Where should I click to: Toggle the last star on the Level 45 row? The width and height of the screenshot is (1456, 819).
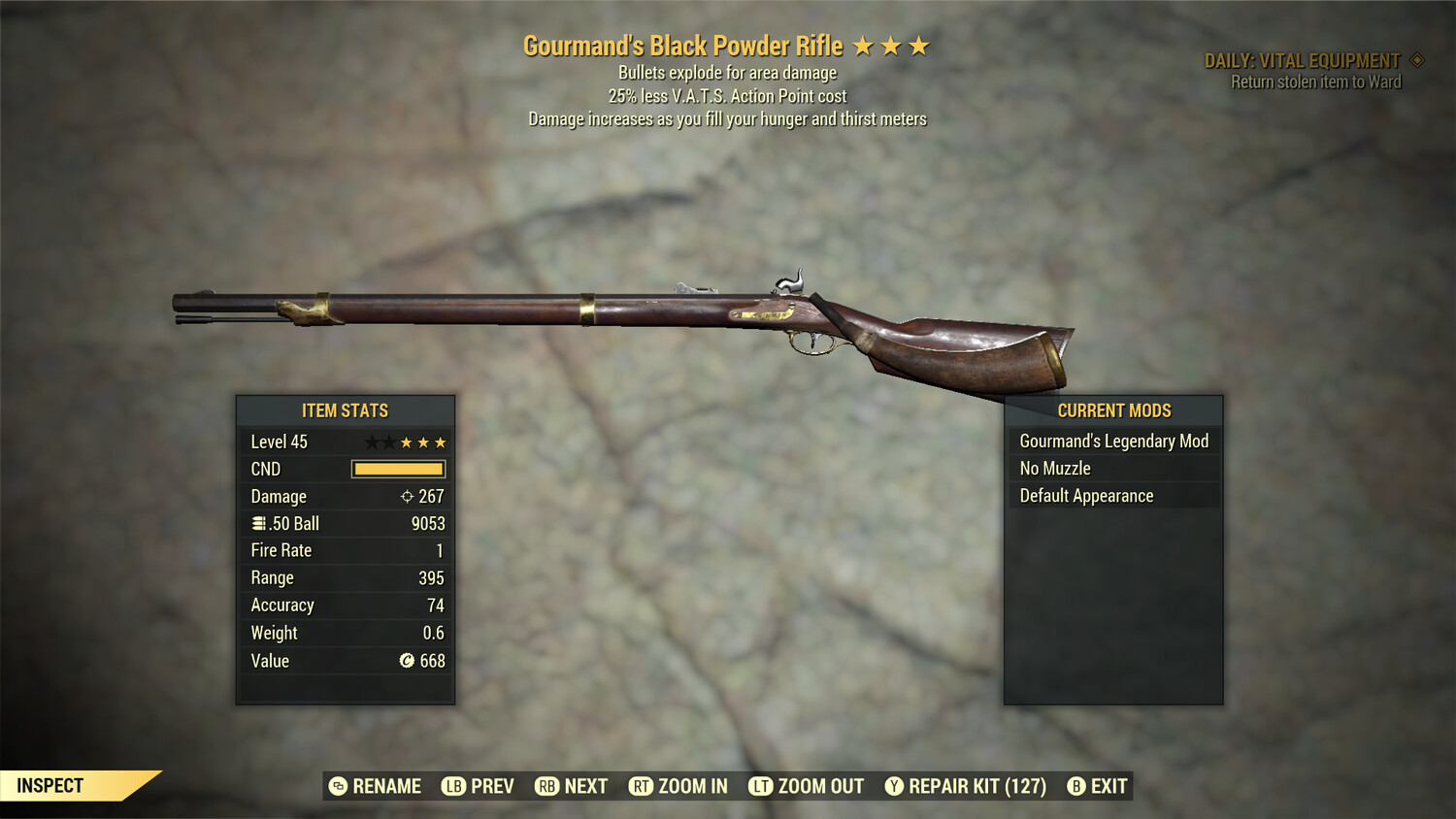click(x=442, y=442)
